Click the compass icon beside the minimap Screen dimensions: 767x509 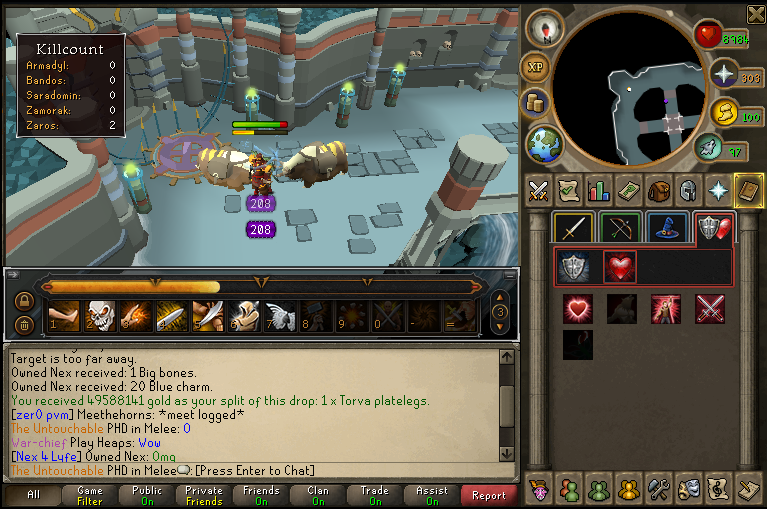click(x=545, y=29)
